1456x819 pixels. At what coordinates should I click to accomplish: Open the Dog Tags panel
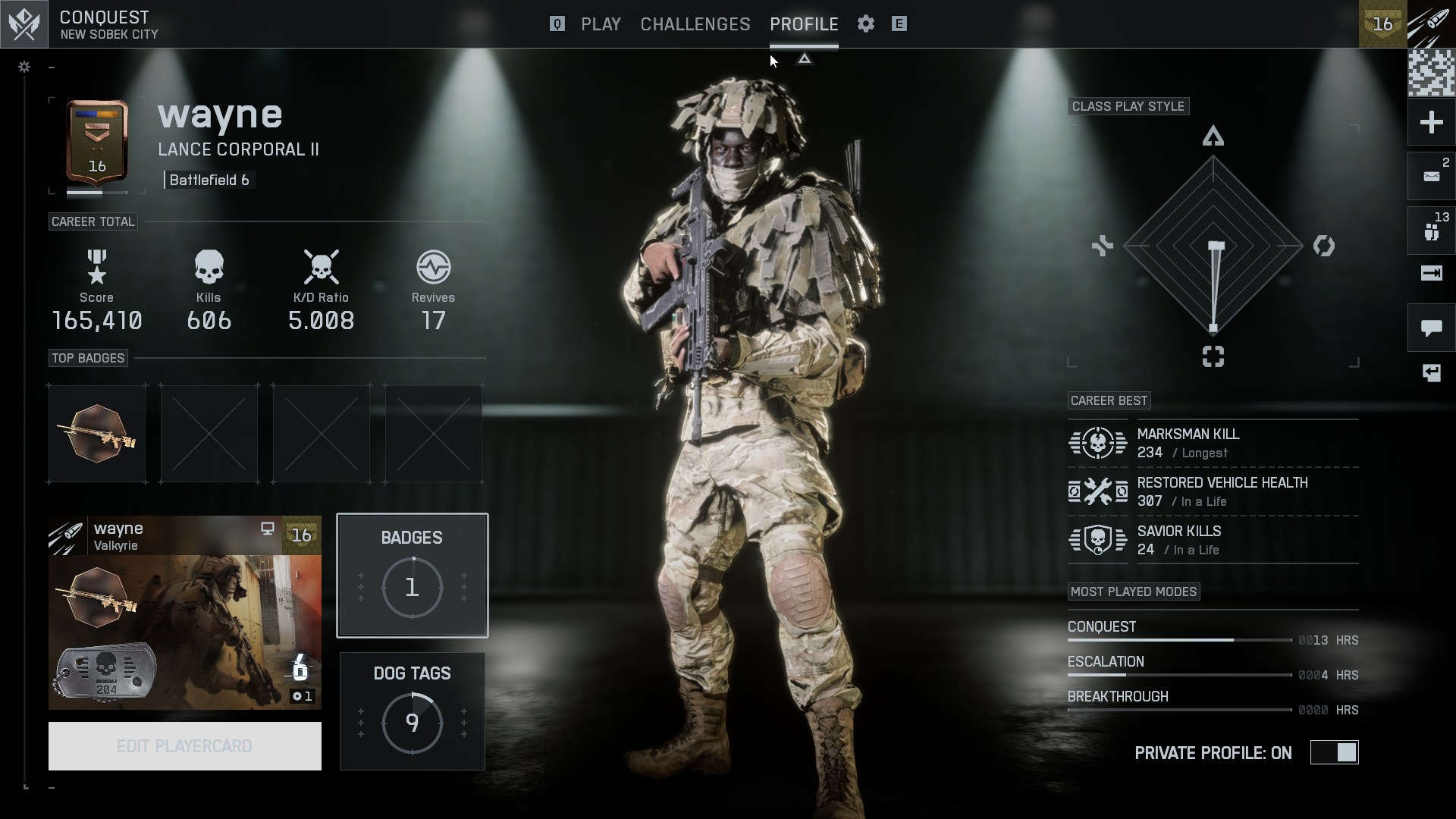pyautogui.click(x=412, y=711)
